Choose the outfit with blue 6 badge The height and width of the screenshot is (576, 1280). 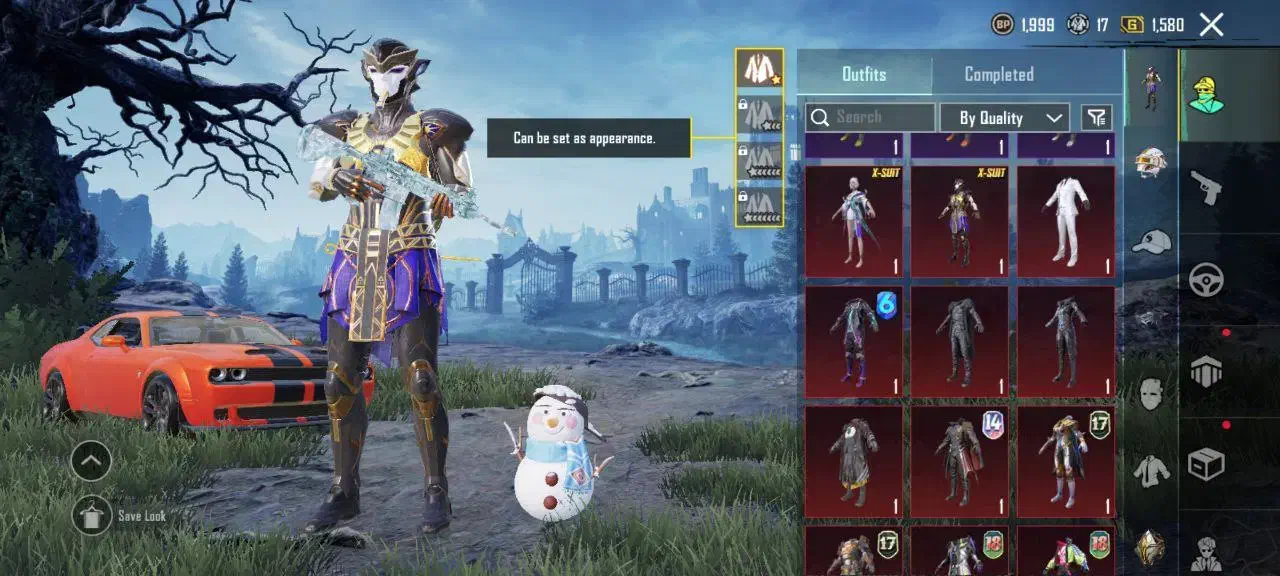tap(856, 341)
